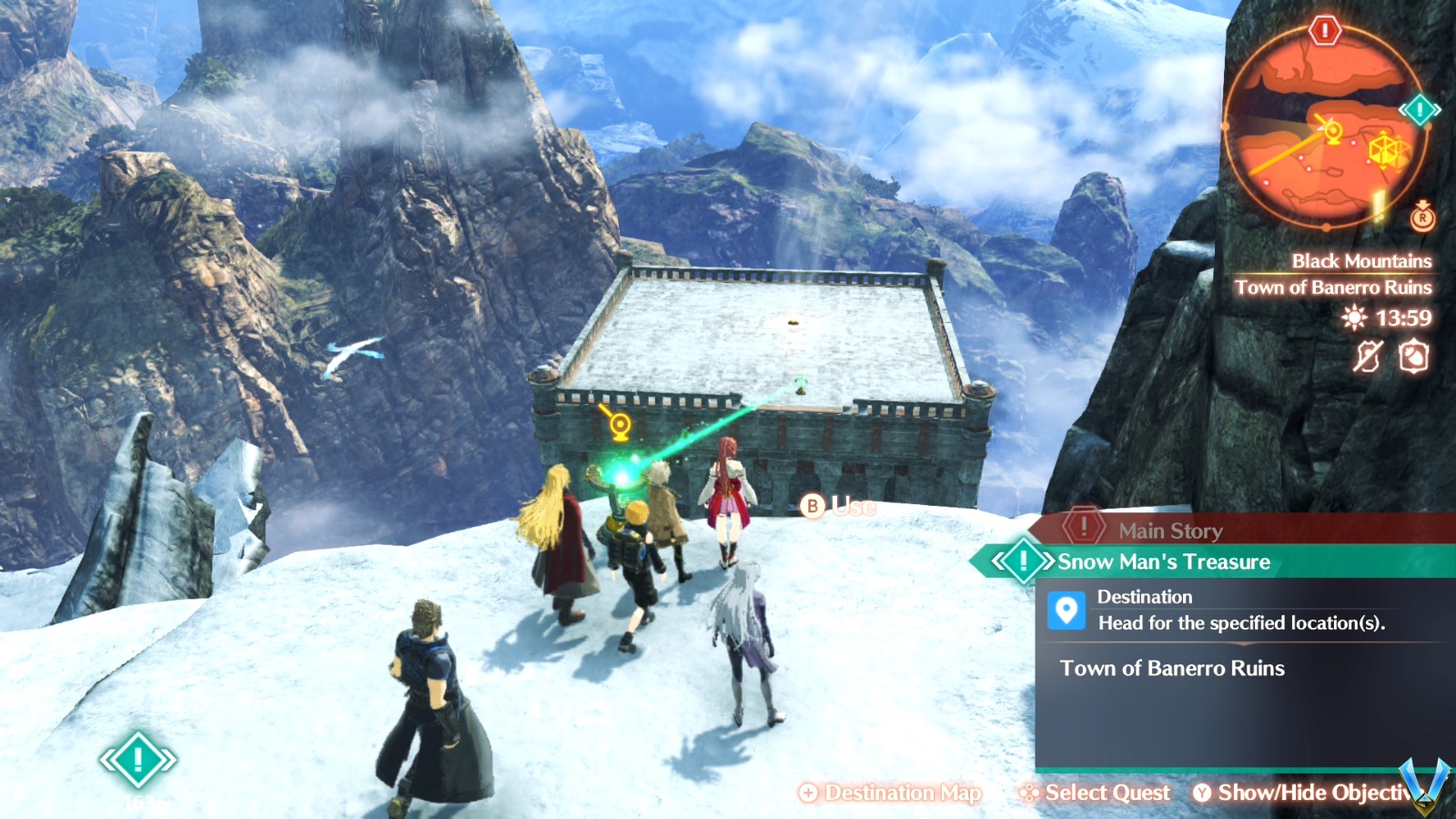Open the Destination Map
This screenshot has height=819, width=1456.
click(890, 793)
